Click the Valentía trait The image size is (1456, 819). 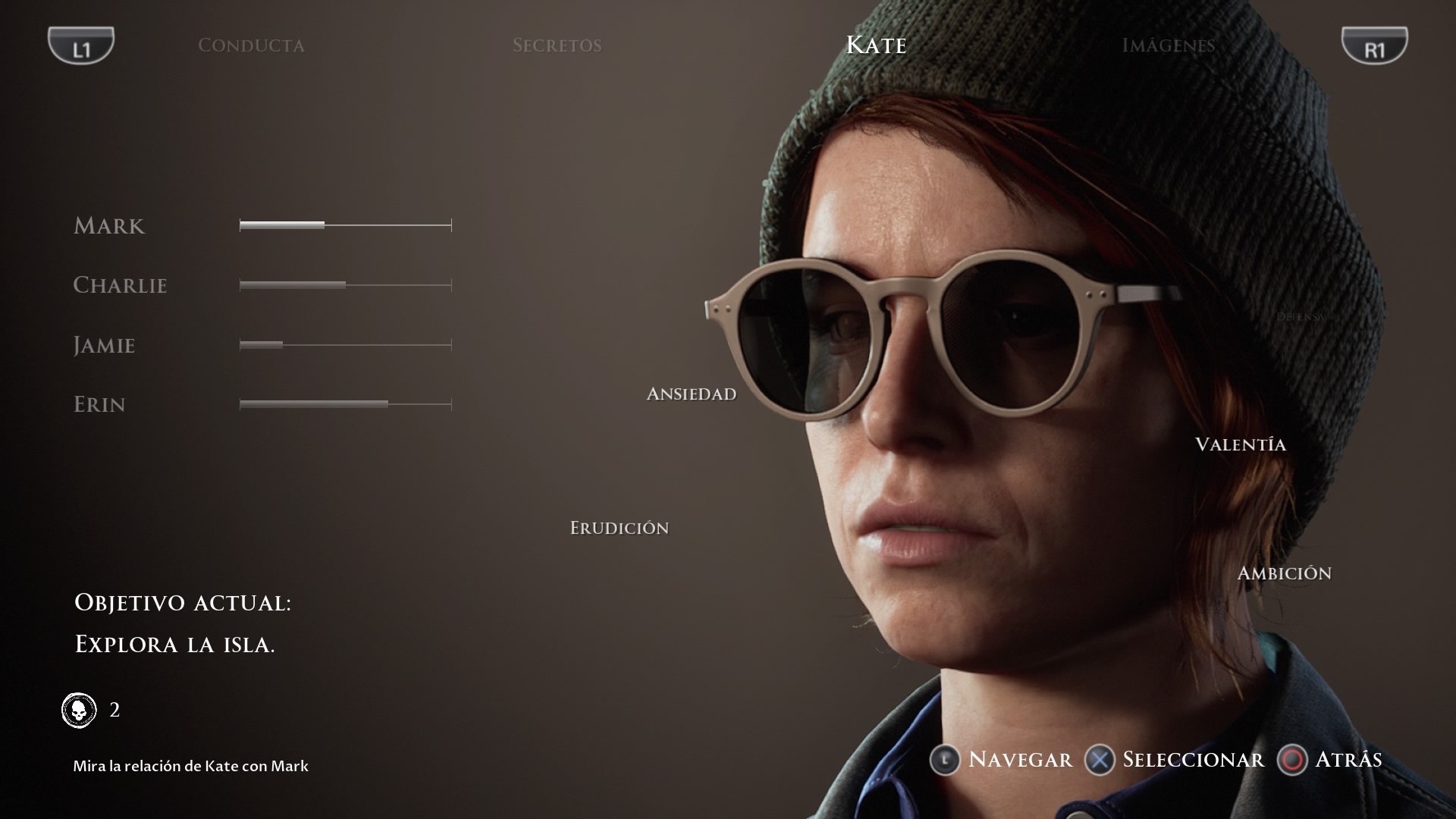click(1240, 444)
